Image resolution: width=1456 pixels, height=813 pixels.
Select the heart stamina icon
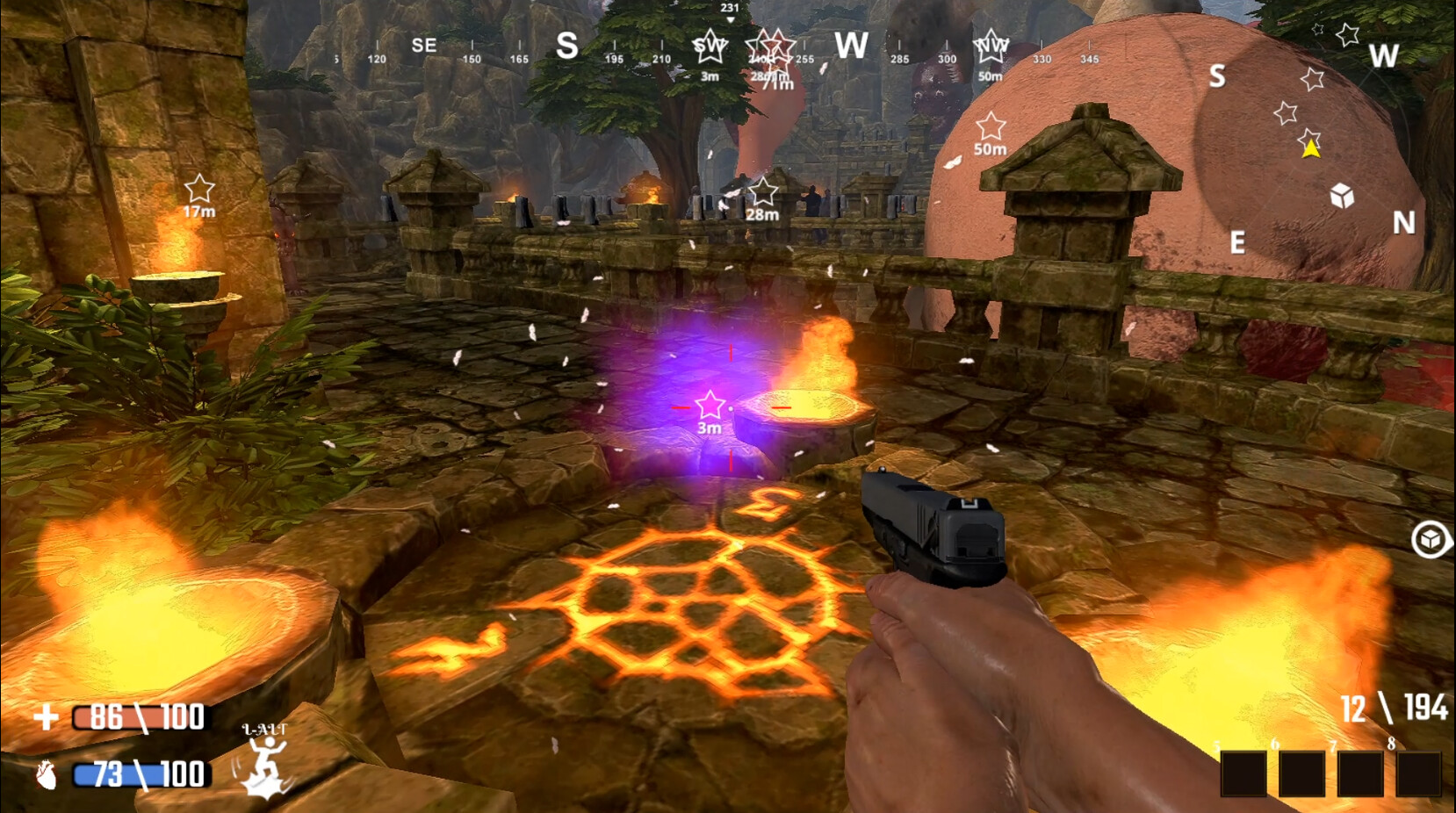(x=48, y=776)
